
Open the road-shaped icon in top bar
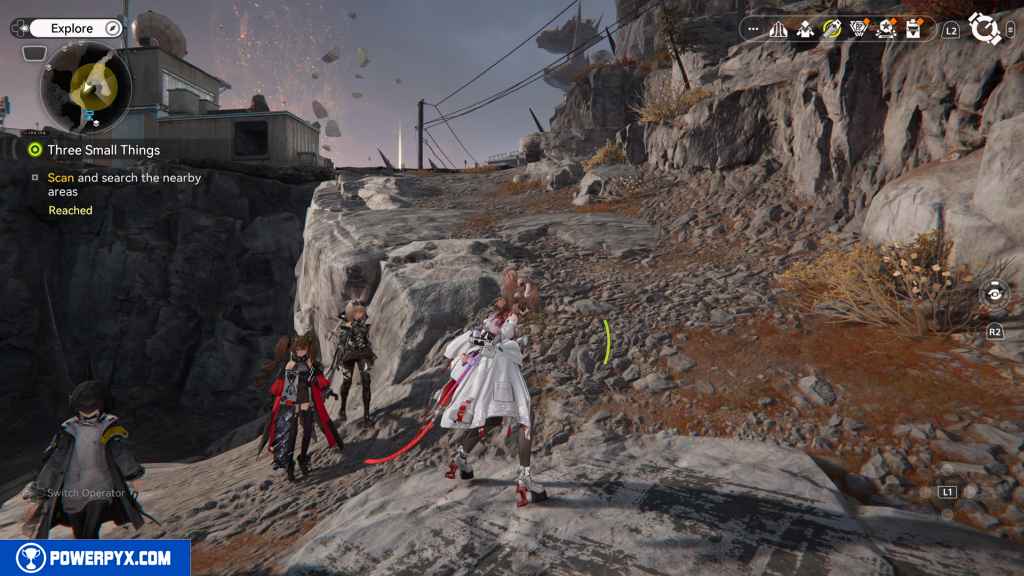click(779, 30)
